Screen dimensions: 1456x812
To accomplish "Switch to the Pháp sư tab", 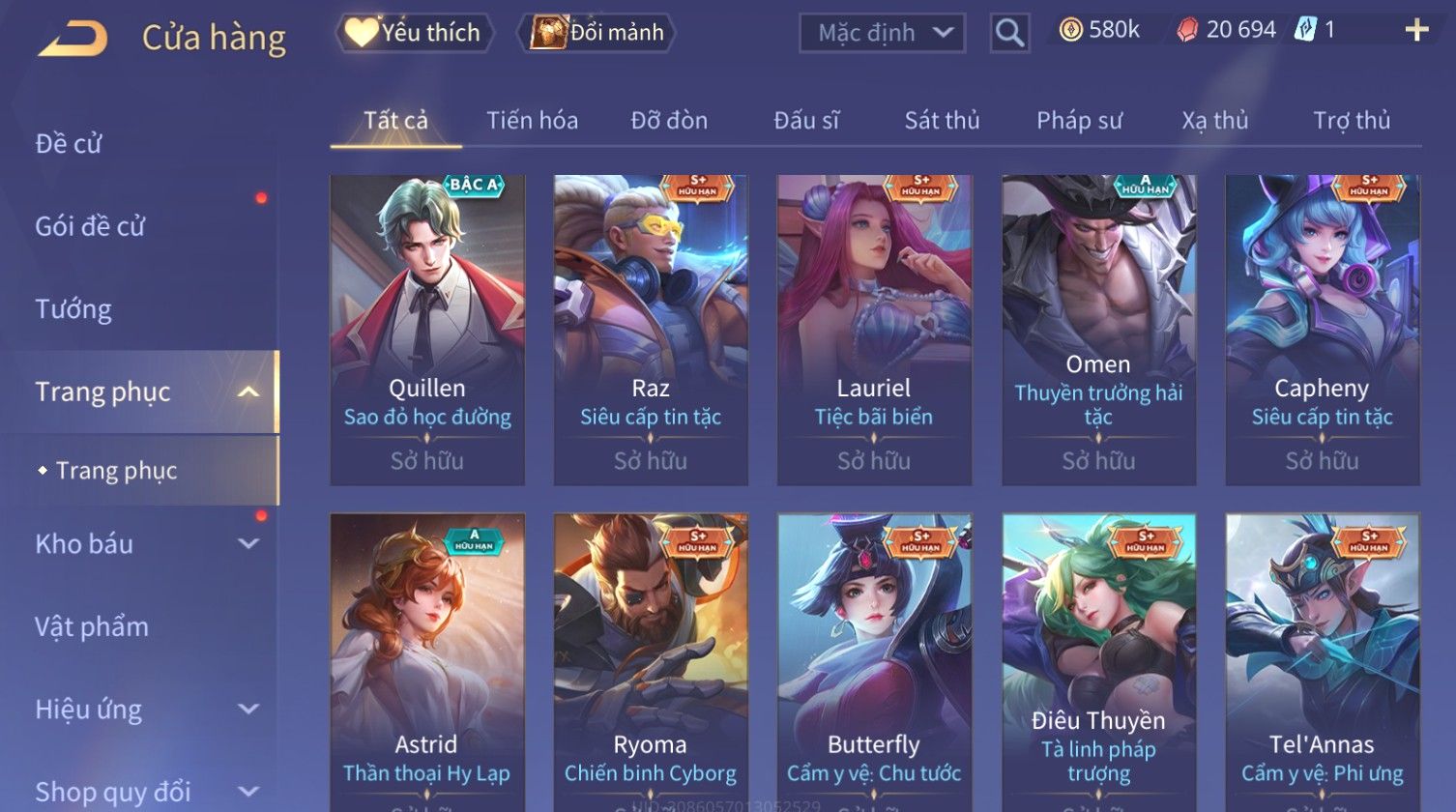I will point(1079,121).
